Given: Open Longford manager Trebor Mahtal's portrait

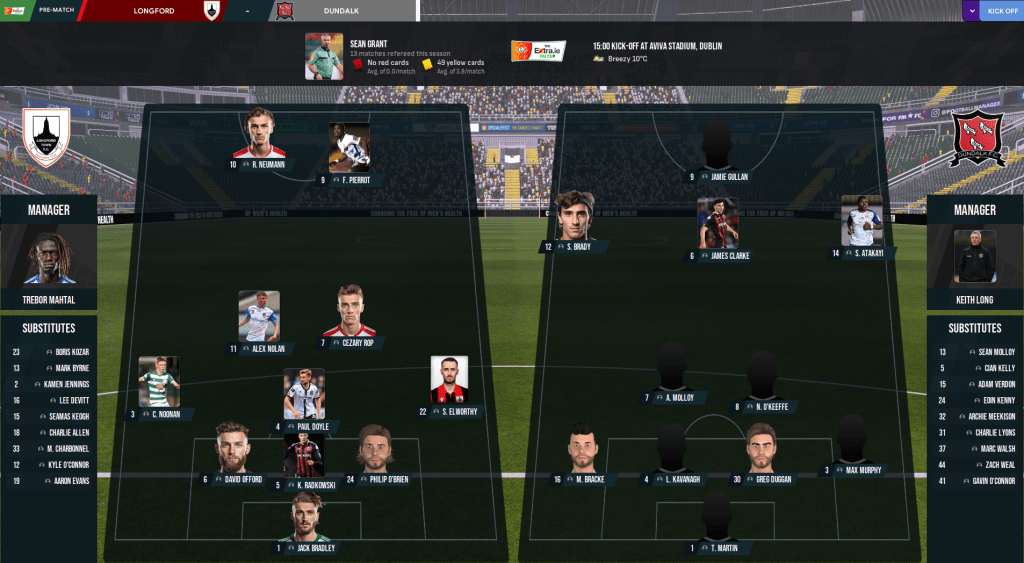Looking at the screenshot, I should pyautogui.click(x=49, y=259).
